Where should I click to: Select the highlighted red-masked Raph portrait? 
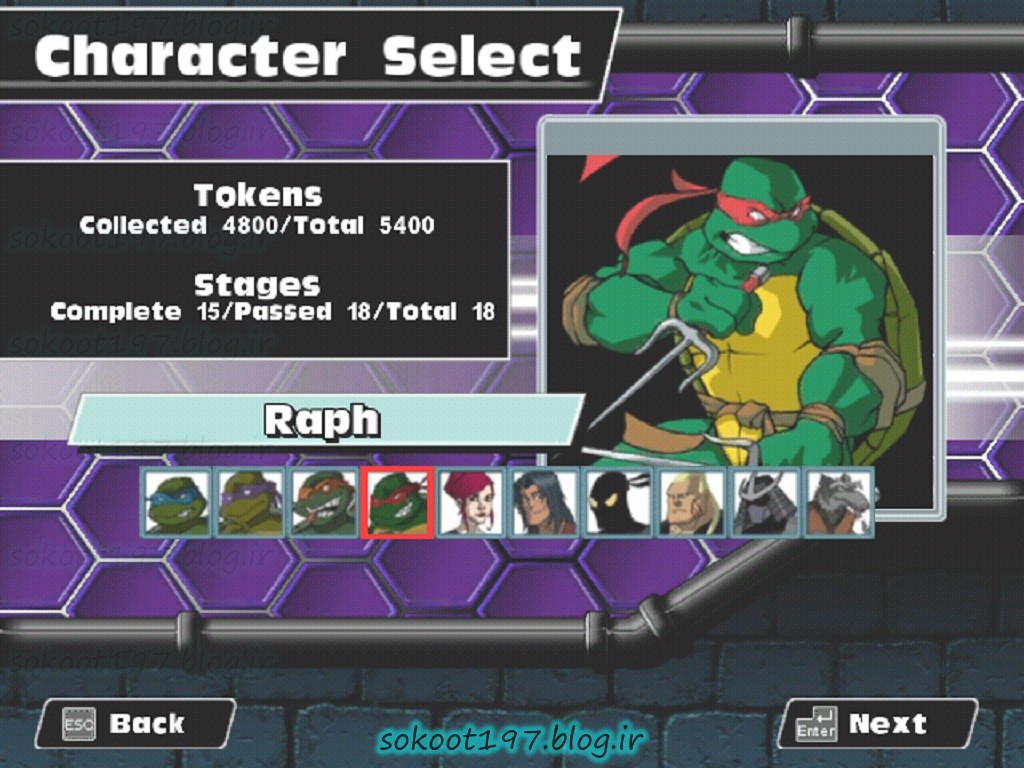pyautogui.click(x=397, y=502)
